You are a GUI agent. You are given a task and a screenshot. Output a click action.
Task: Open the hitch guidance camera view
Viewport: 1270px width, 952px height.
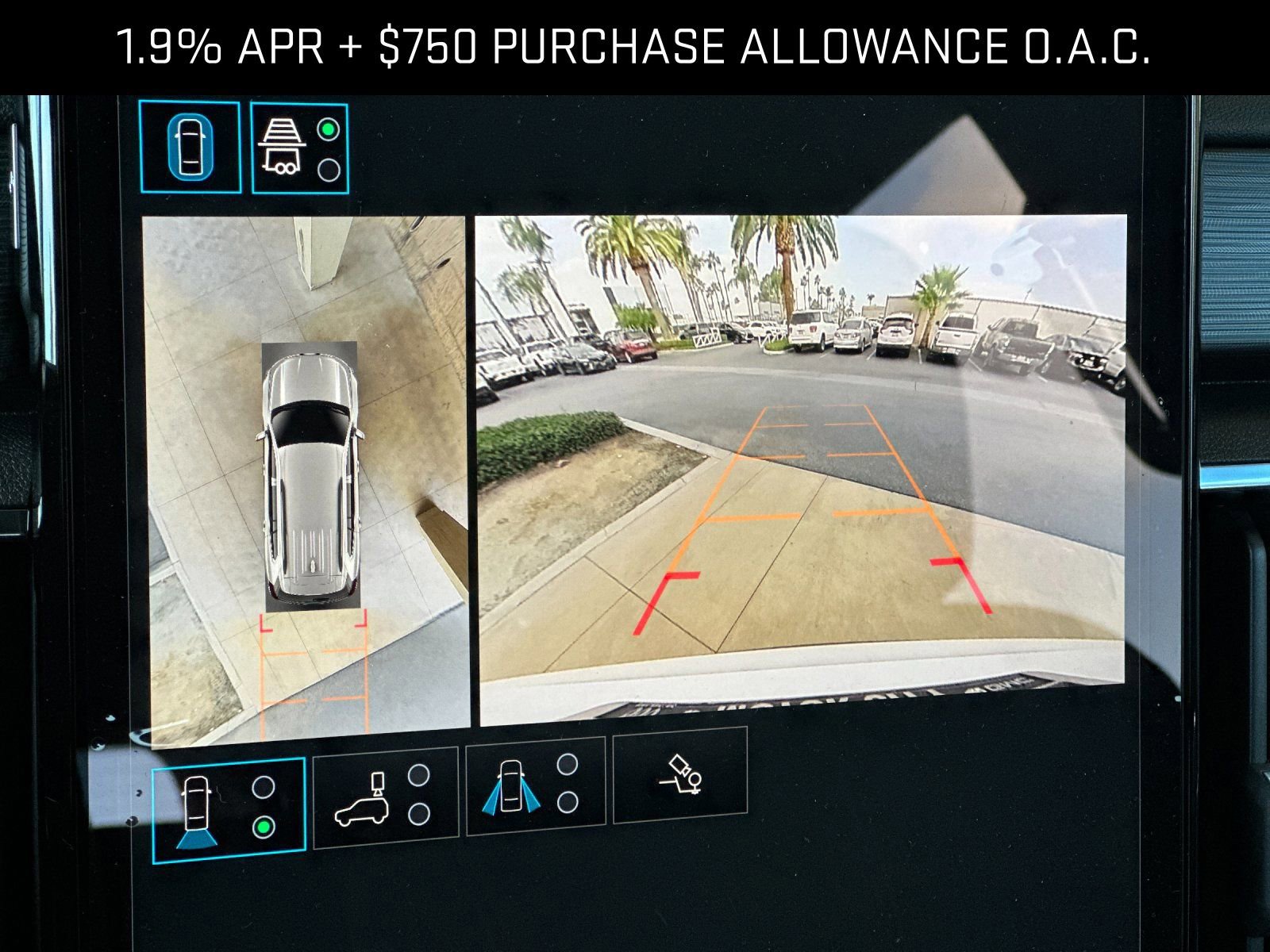680,774
